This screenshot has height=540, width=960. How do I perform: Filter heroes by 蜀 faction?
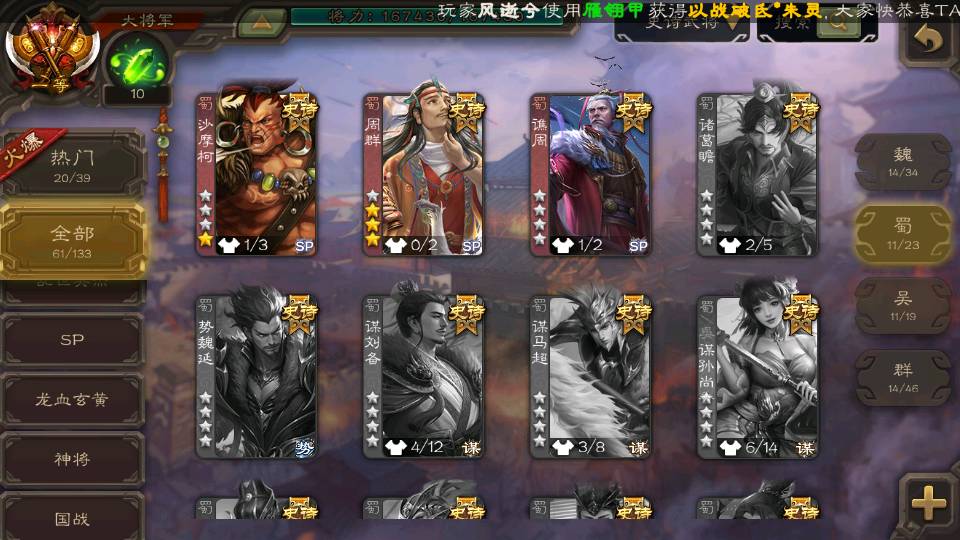(x=902, y=234)
